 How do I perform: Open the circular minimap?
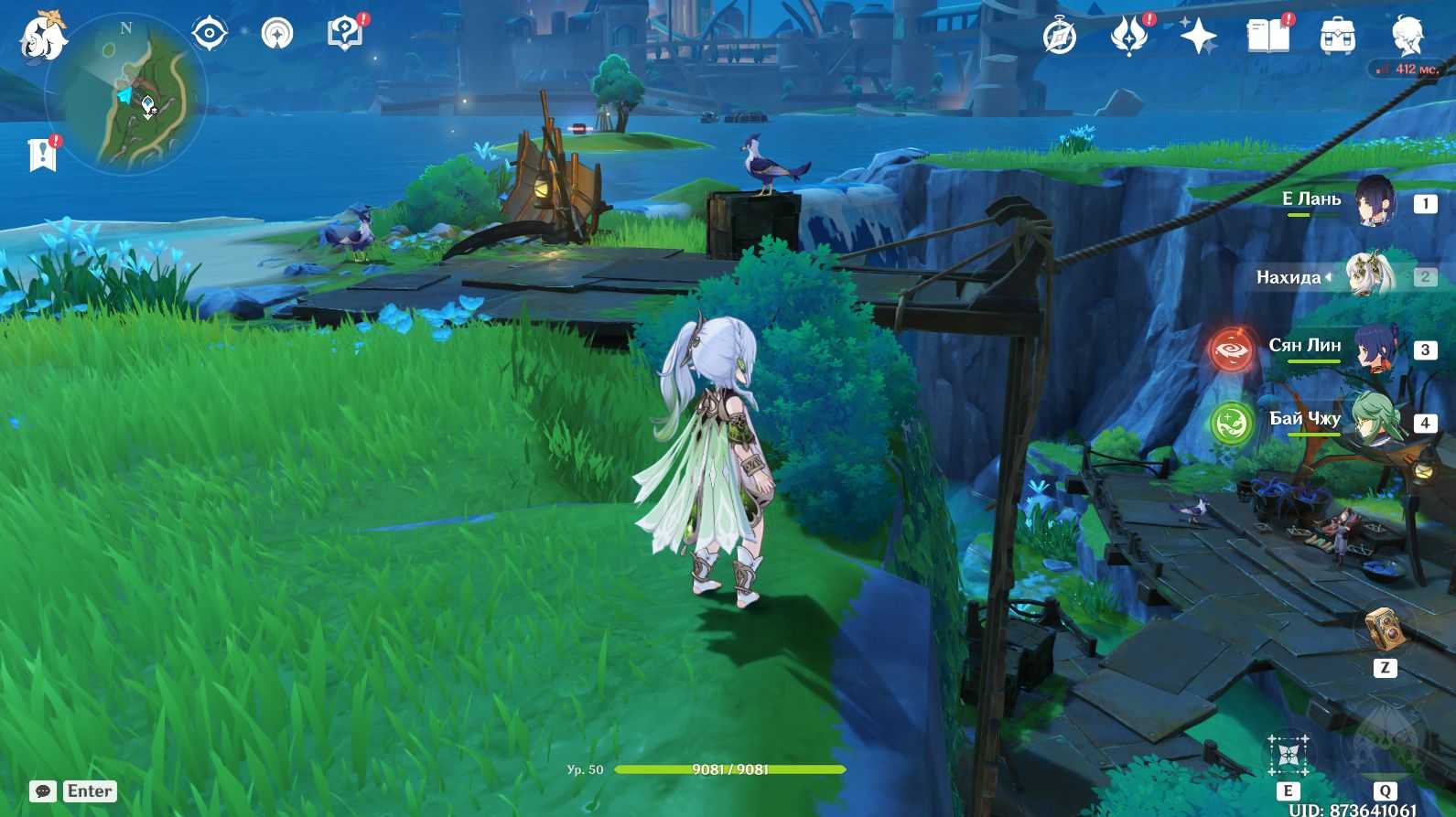tap(126, 94)
